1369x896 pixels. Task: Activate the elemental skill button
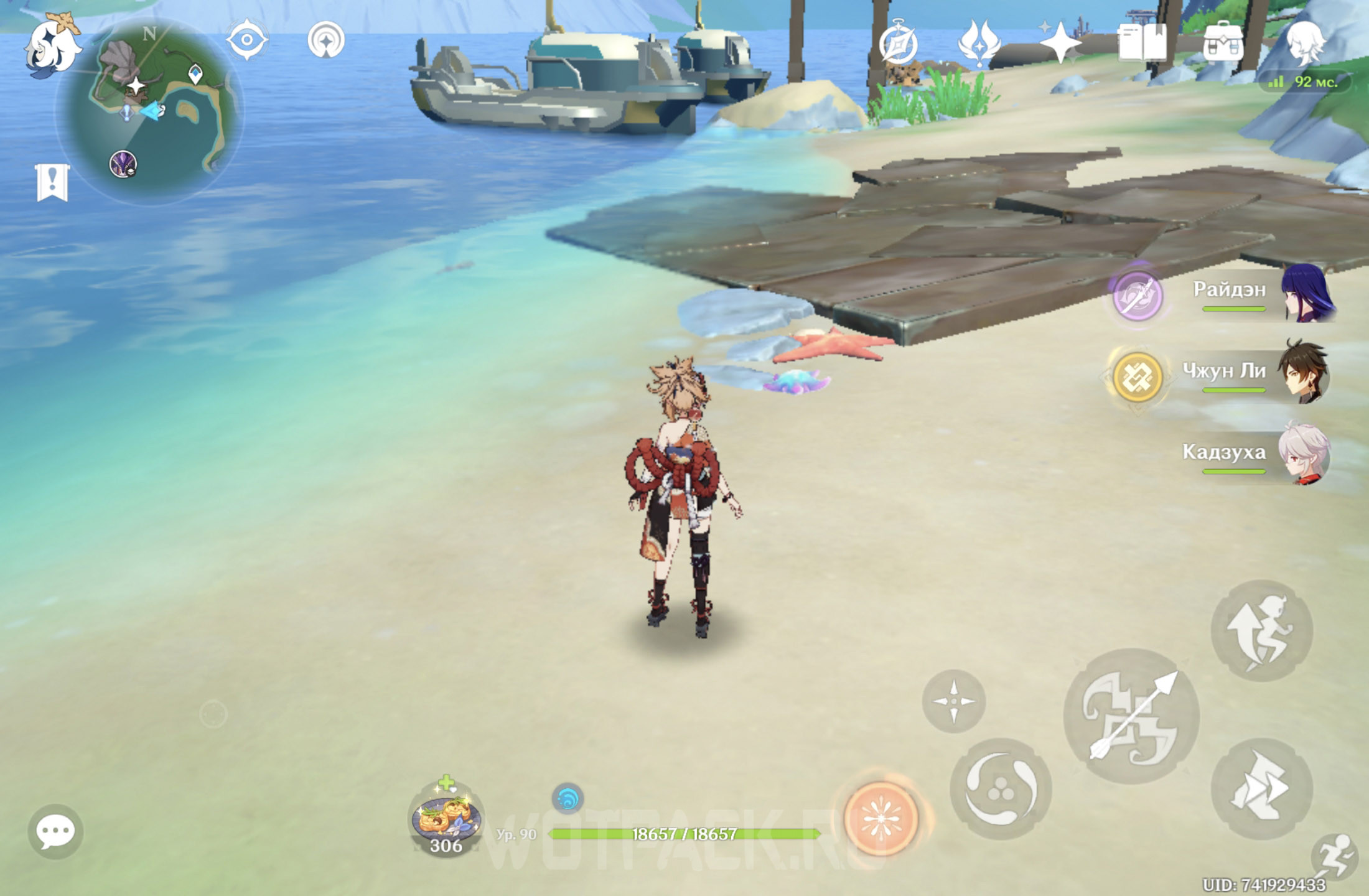click(x=1001, y=789)
